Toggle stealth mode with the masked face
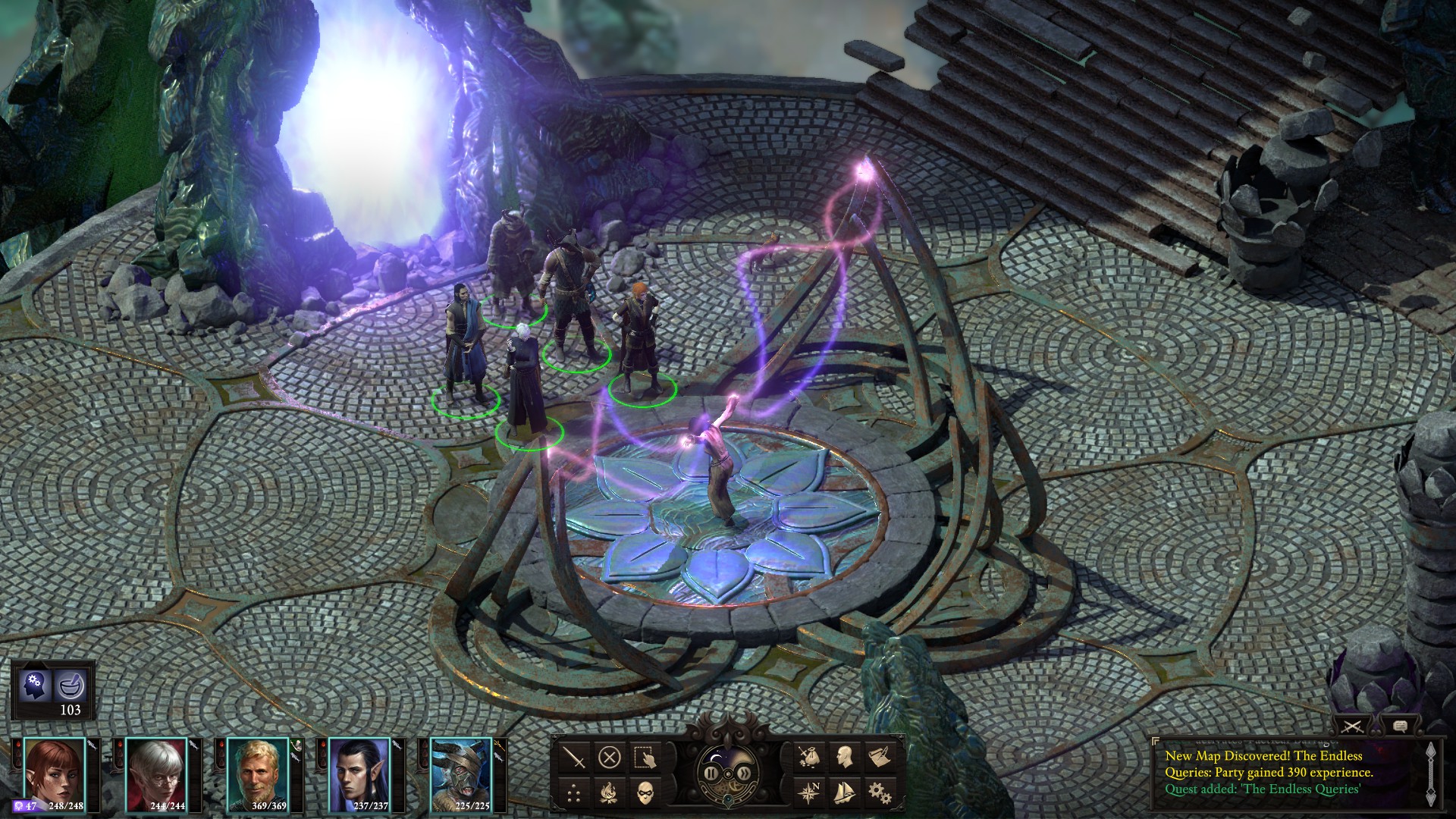This screenshot has width=1456, height=819. 645,792
